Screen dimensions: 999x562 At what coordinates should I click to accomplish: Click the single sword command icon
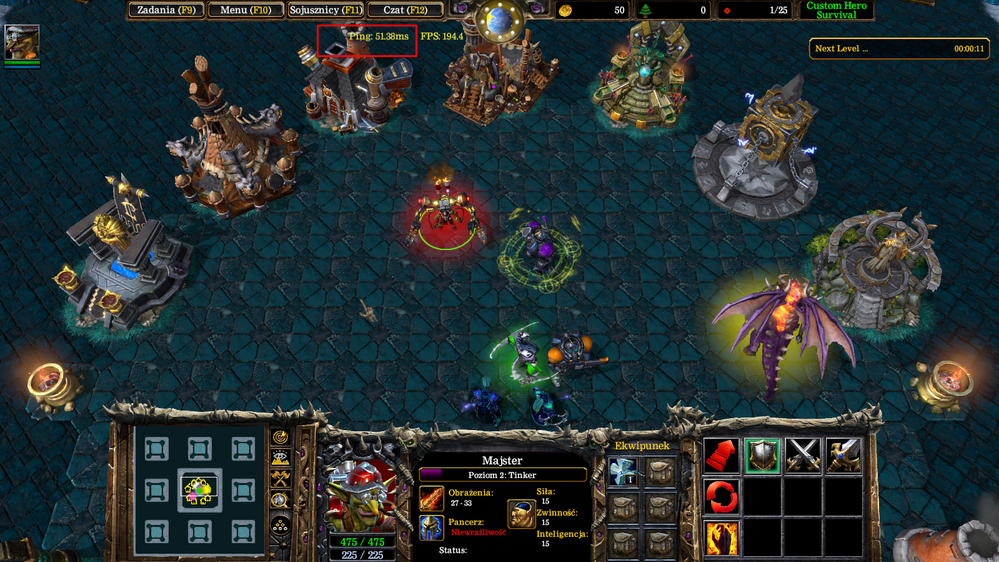pyautogui.click(x=843, y=456)
